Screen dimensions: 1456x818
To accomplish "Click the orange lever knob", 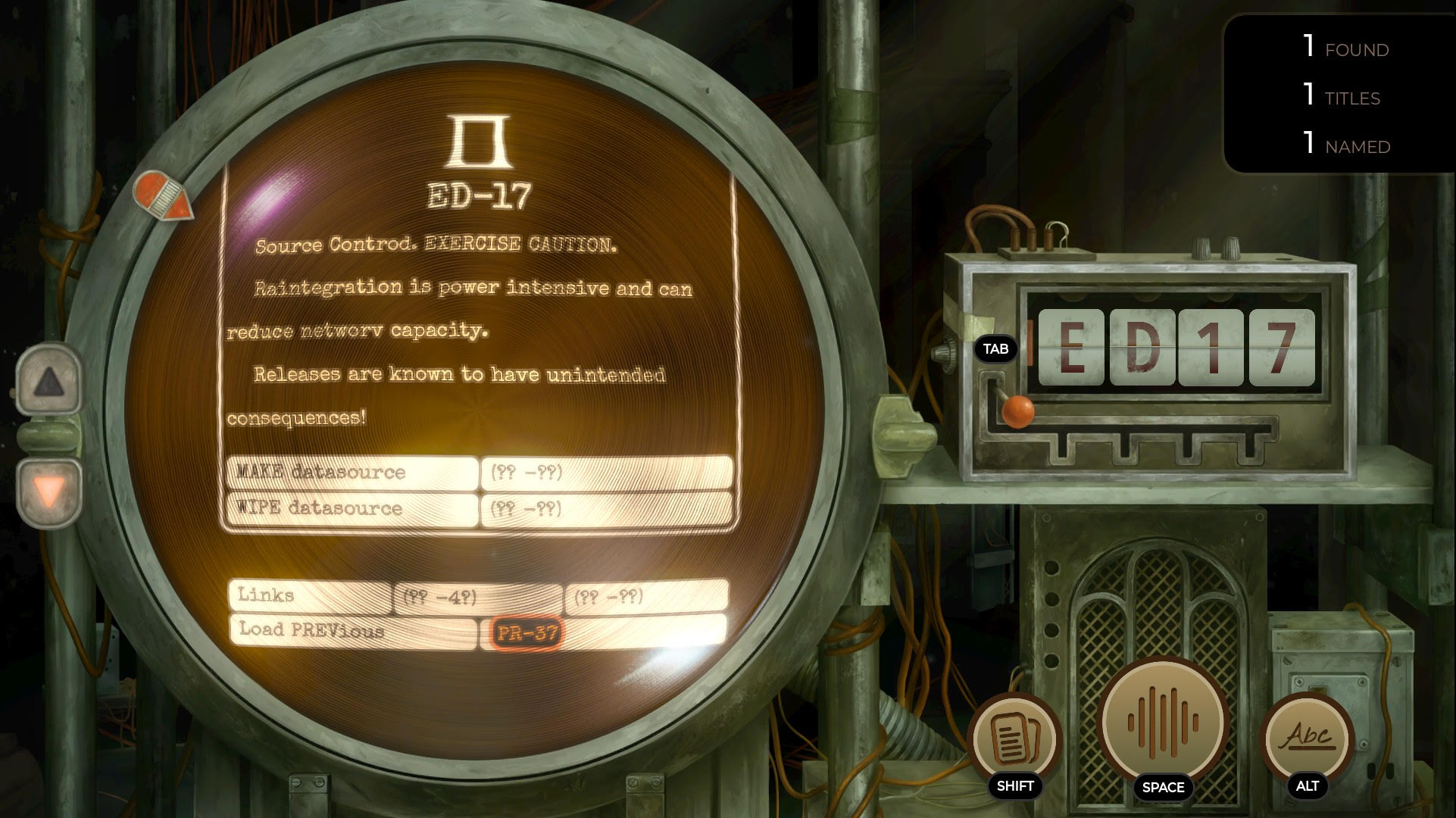I will pos(1017,411).
